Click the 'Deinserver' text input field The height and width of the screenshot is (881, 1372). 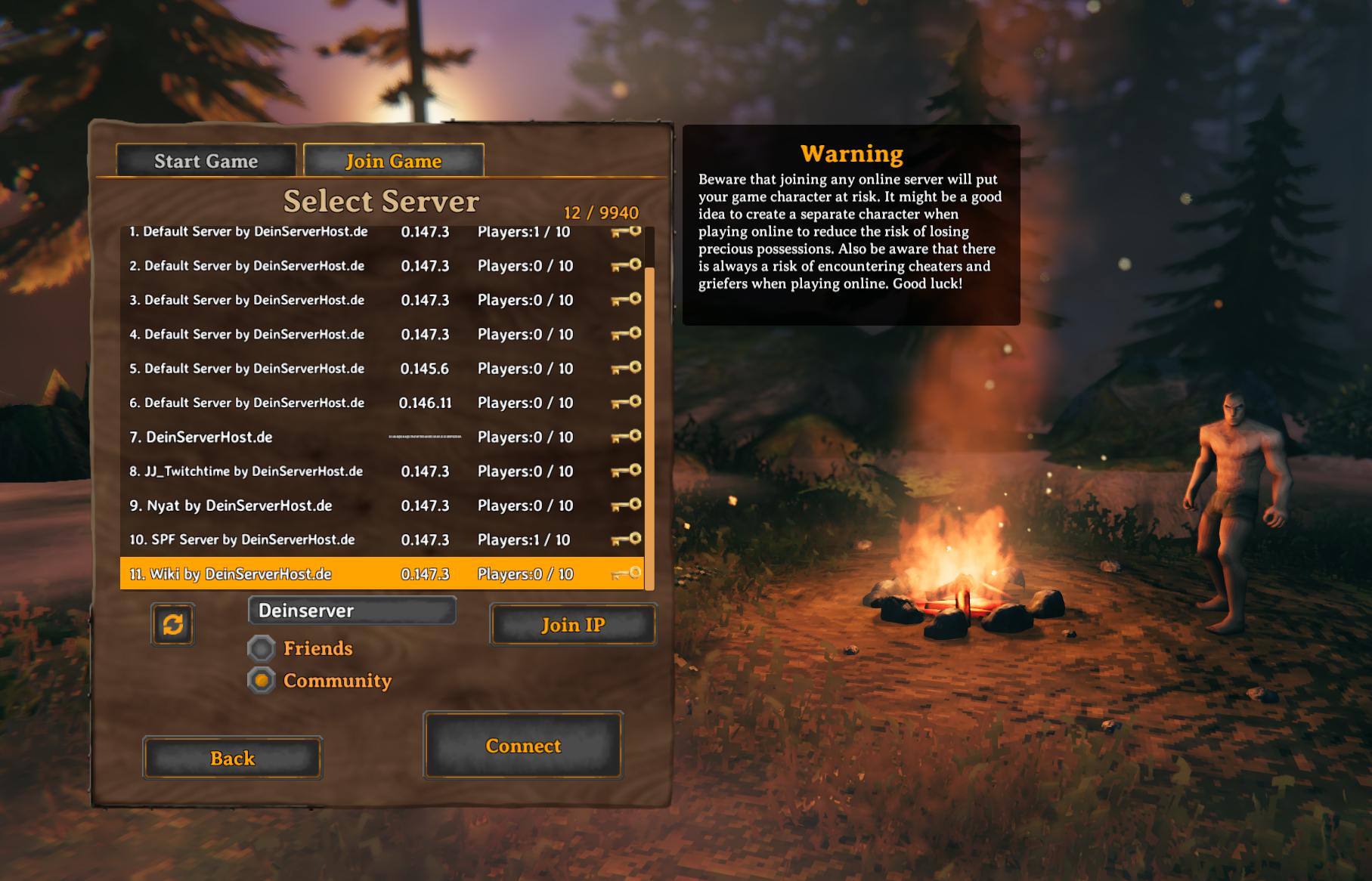click(x=352, y=611)
